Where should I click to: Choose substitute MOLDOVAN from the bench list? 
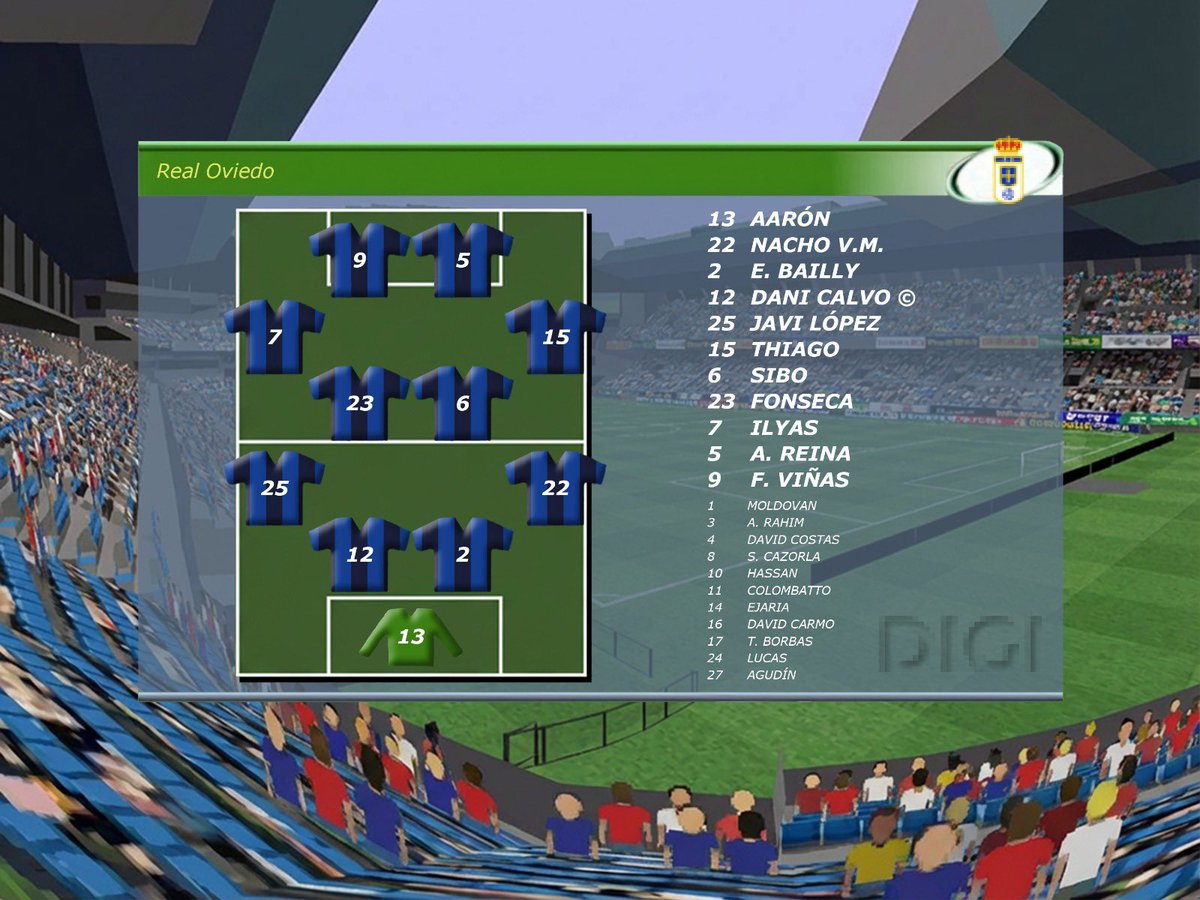781,506
